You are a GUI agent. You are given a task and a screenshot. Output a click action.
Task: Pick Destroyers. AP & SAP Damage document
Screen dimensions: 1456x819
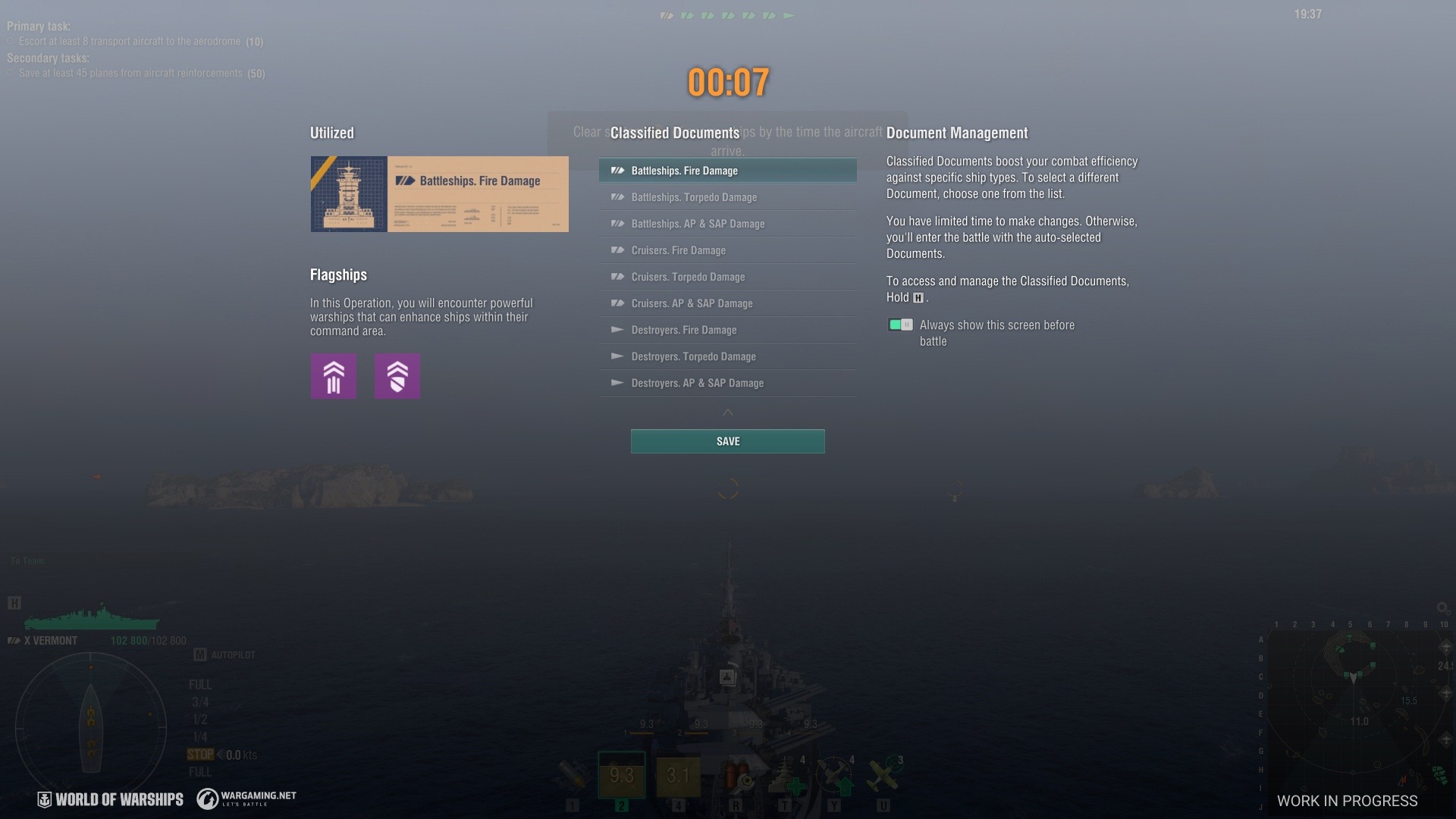click(x=727, y=383)
